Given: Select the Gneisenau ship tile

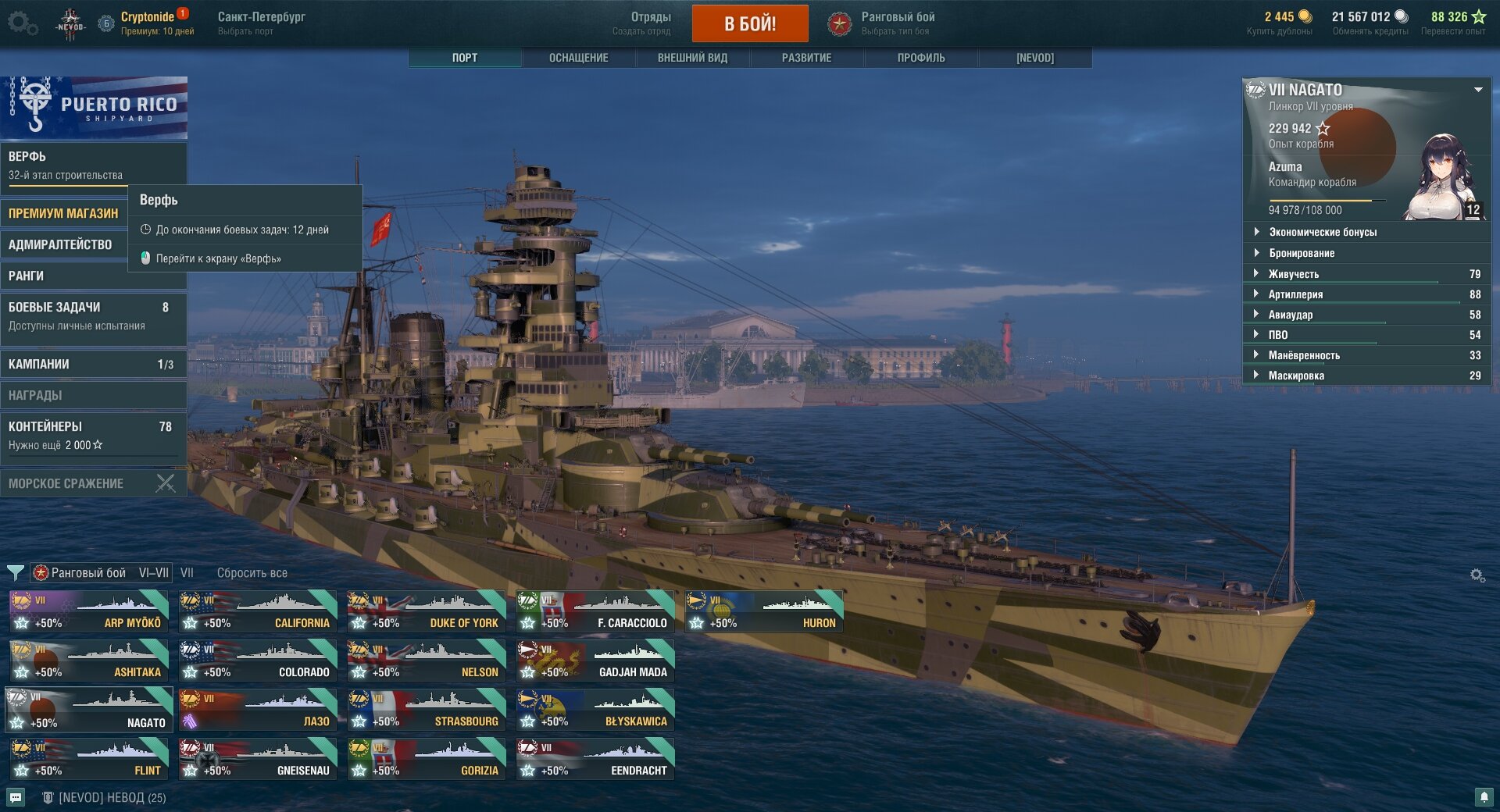Looking at the screenshot, I should [258, 759].
